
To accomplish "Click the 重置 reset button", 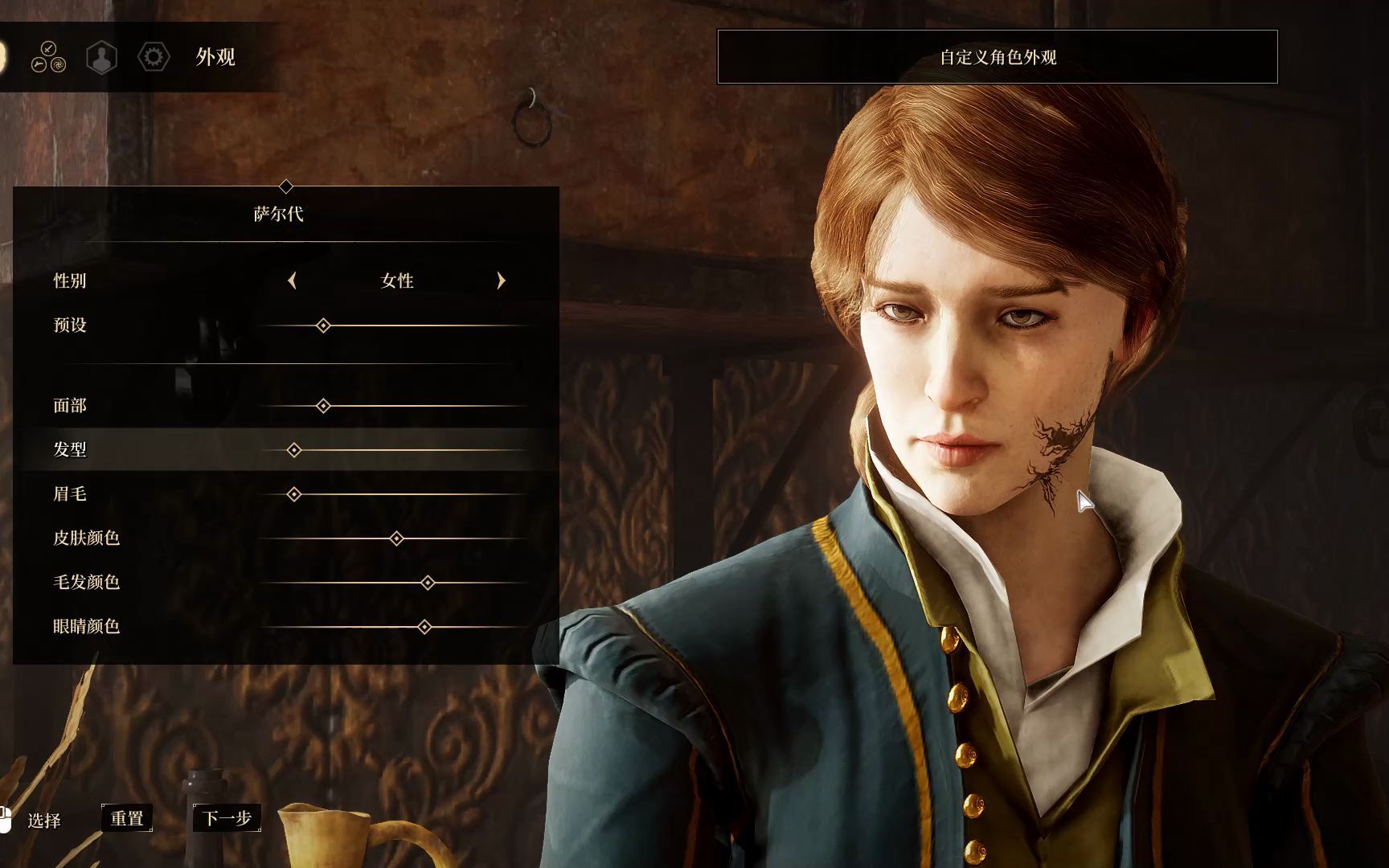I will pyautogui.click(x=127, y=818).
